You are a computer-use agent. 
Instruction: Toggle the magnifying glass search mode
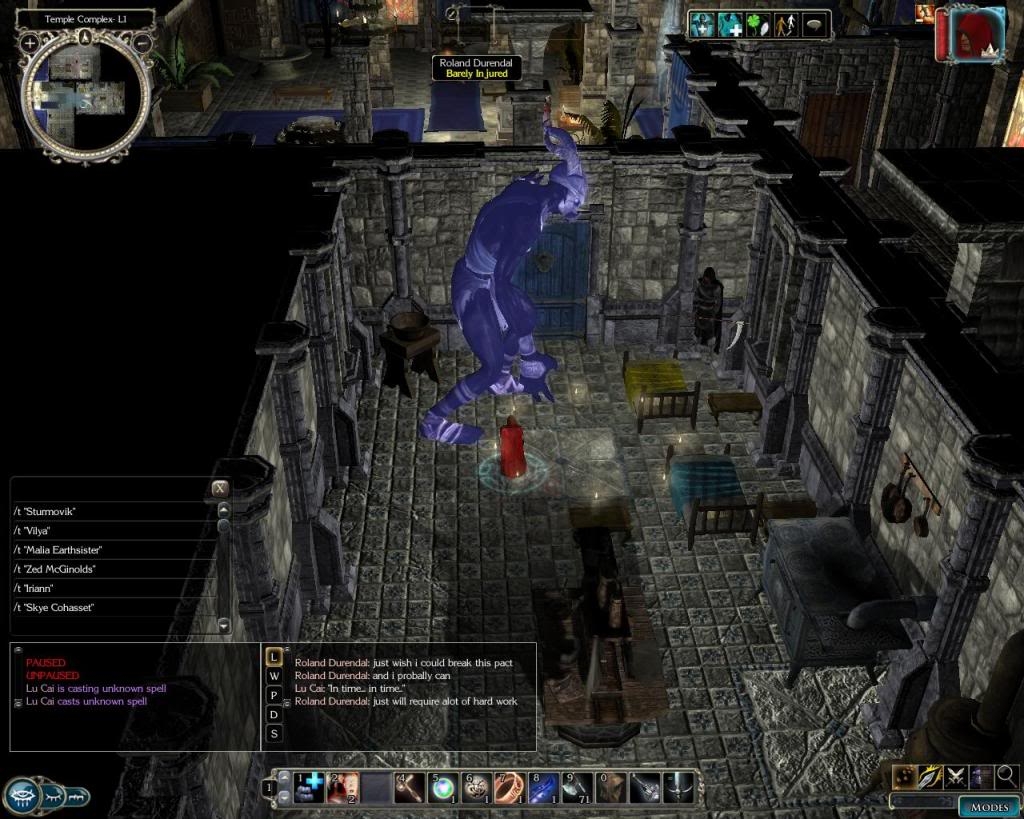click(x=1006, y=775)
